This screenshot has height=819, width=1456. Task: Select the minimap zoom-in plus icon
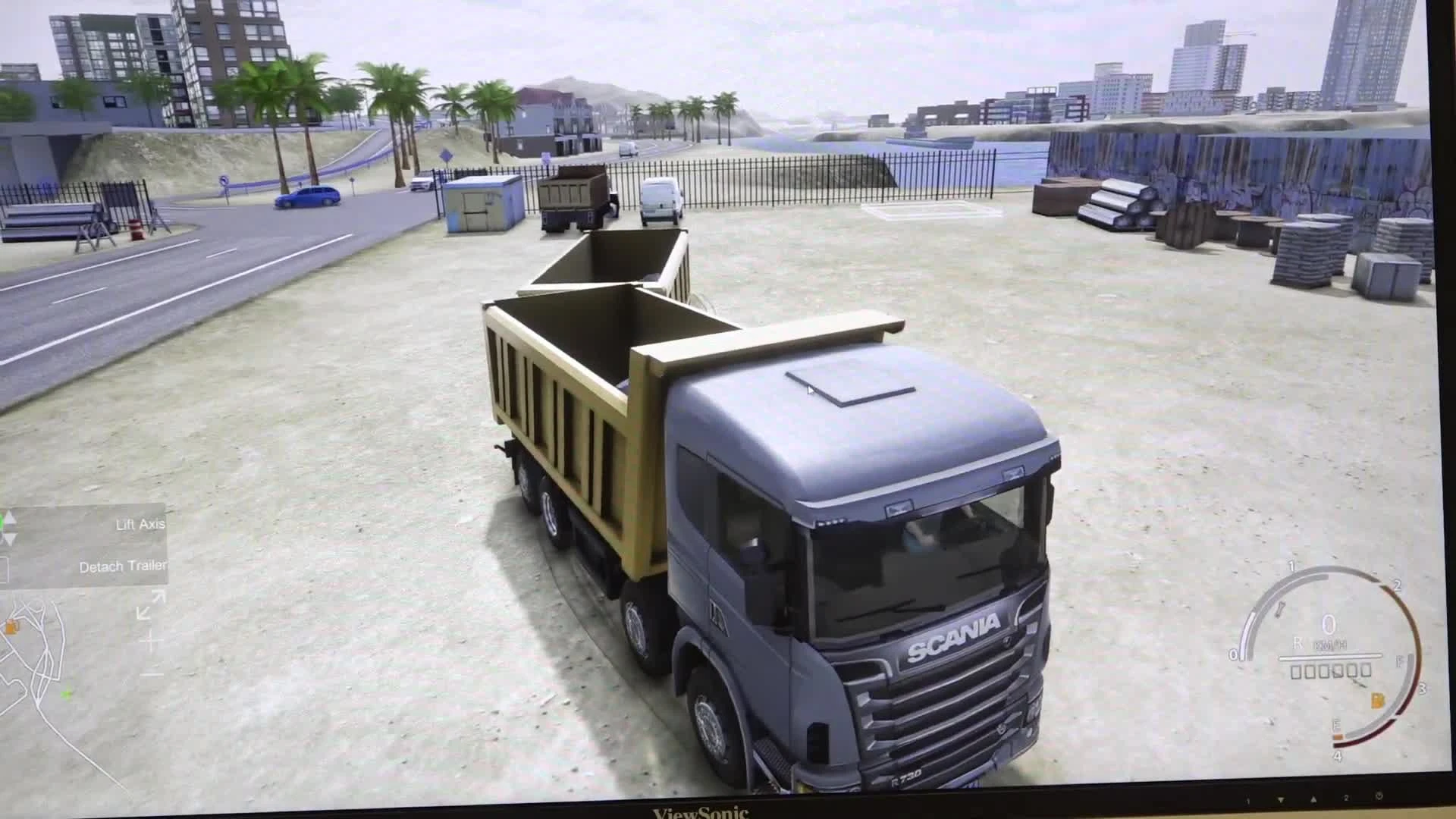tap(152, 639)
